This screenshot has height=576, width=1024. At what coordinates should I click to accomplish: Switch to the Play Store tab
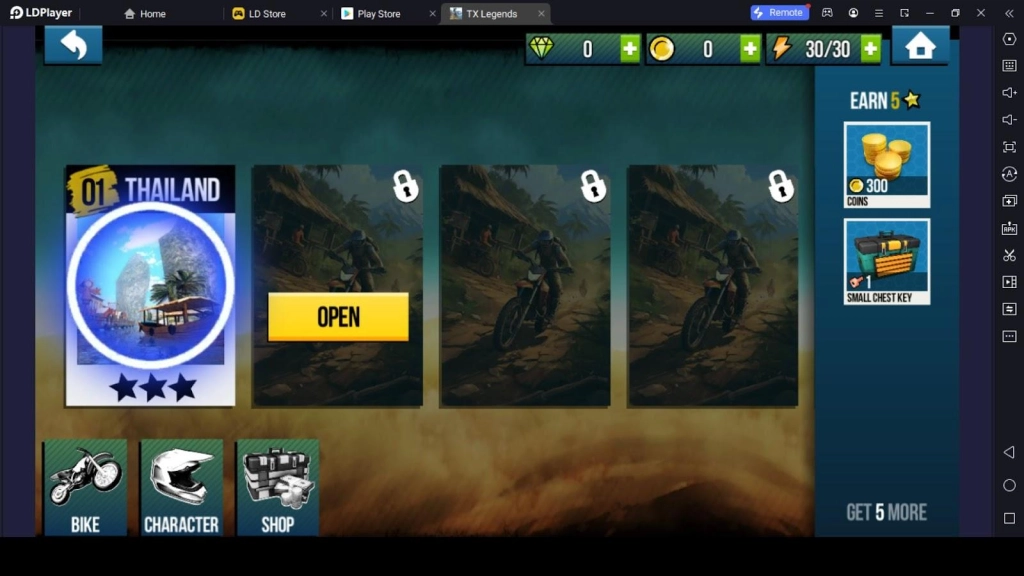point(378,14)
